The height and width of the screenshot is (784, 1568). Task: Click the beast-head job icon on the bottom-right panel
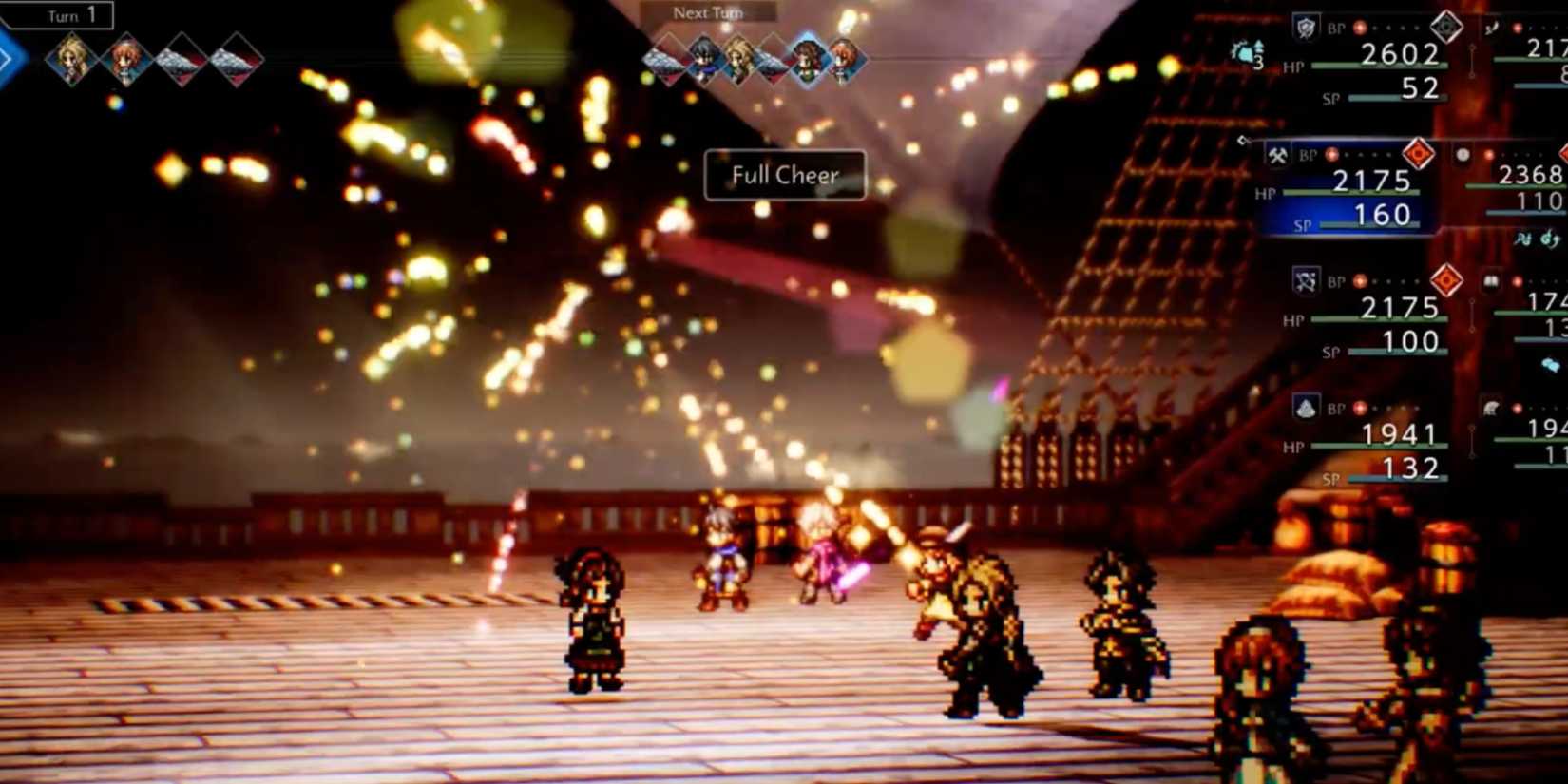1490,408
